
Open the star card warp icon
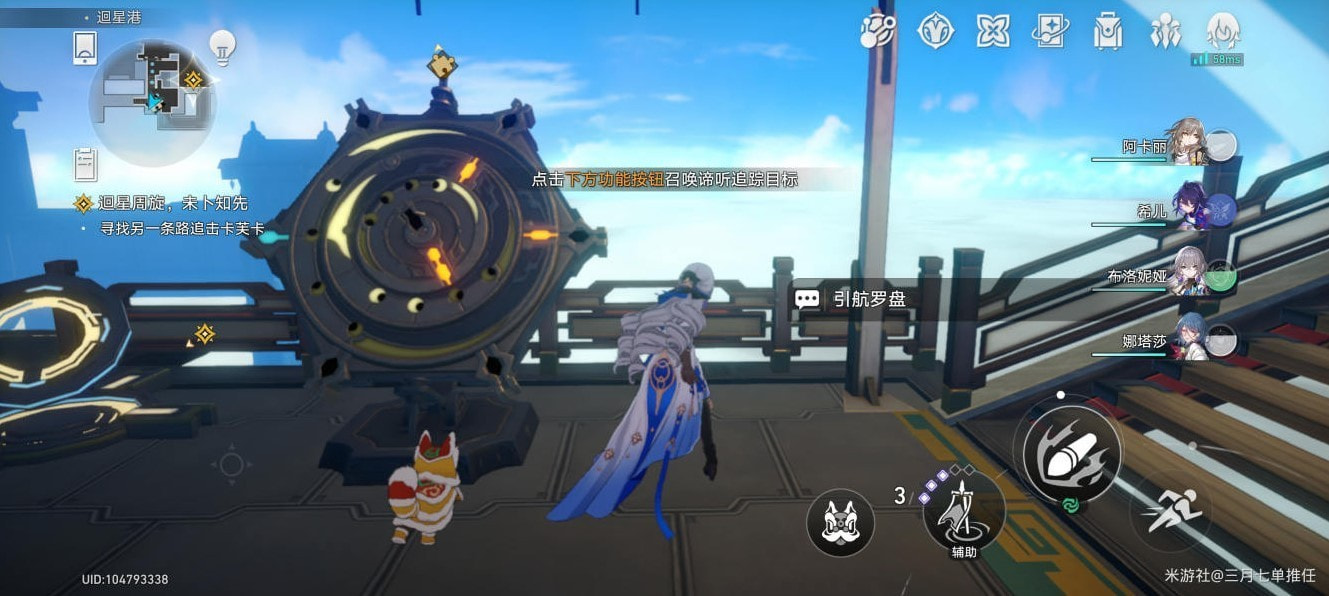point(1050,31)
